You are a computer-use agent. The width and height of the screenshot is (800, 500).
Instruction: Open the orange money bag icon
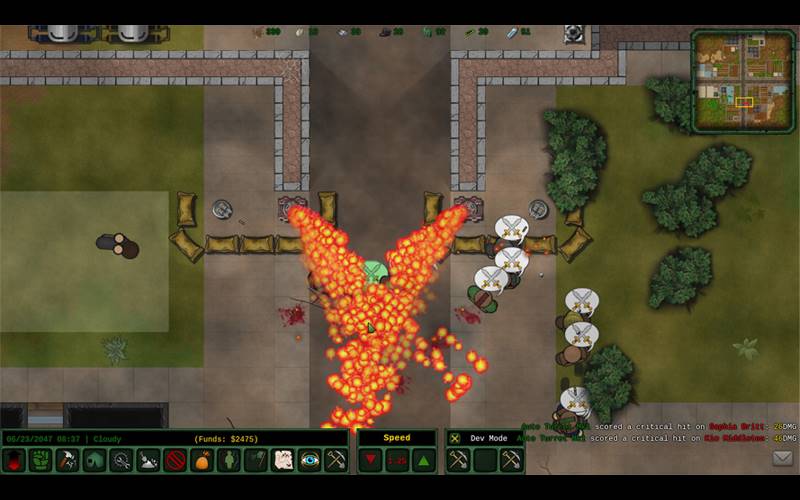(x=202, y=461)
